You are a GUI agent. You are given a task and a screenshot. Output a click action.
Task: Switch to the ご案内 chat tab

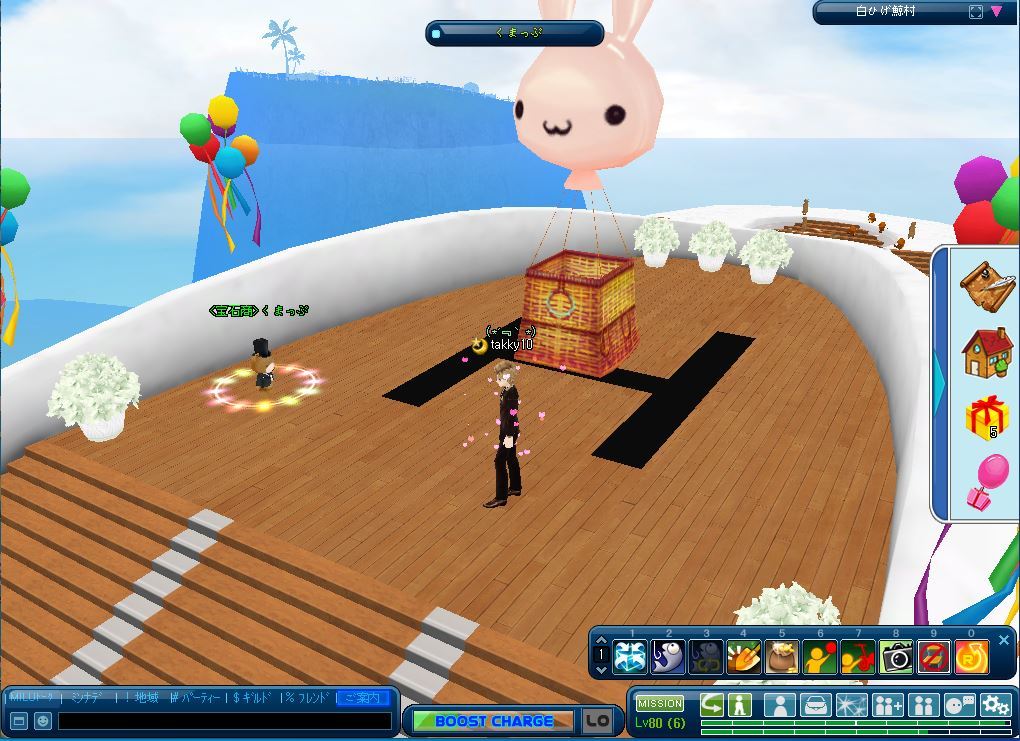pos(364,697)
